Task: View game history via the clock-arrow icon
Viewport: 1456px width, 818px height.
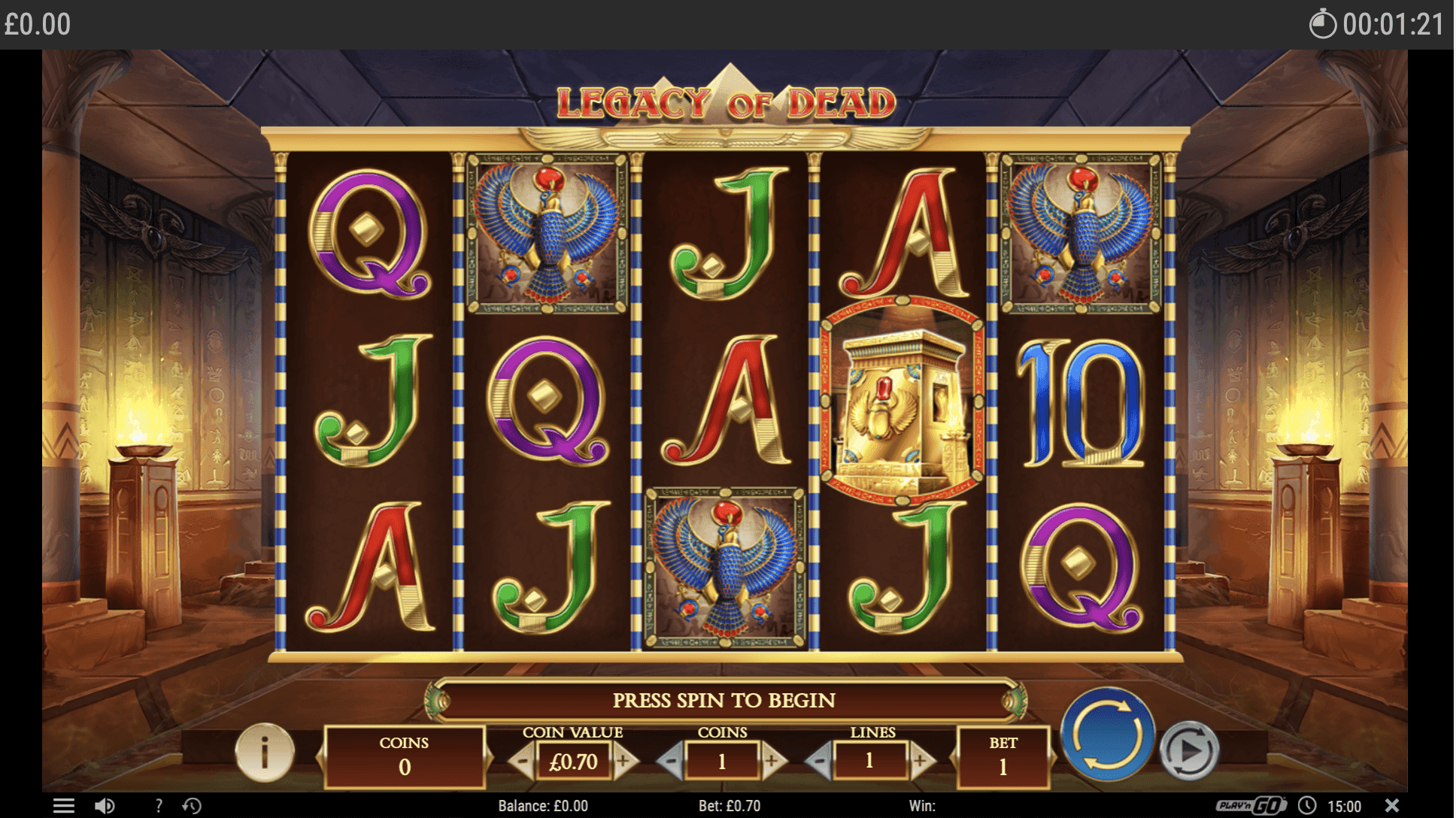Action: [193, 805]
